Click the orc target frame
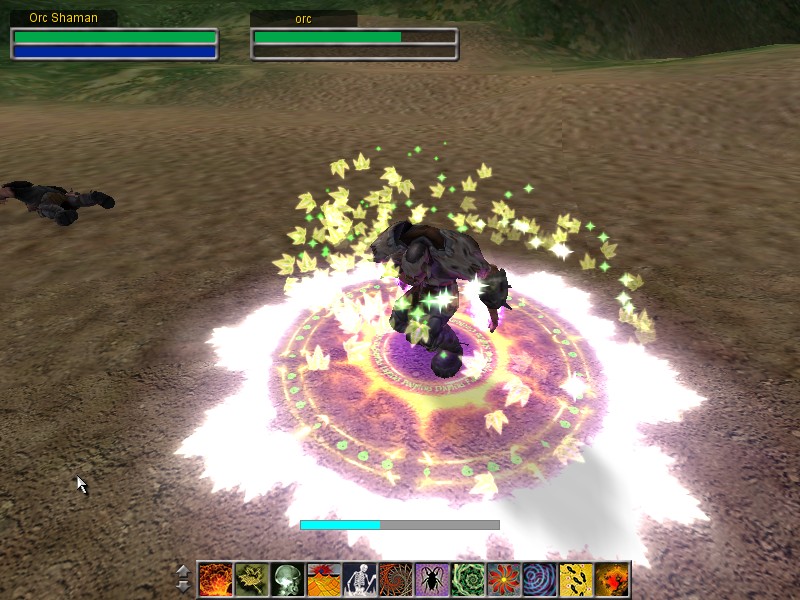 coord(354,43)
